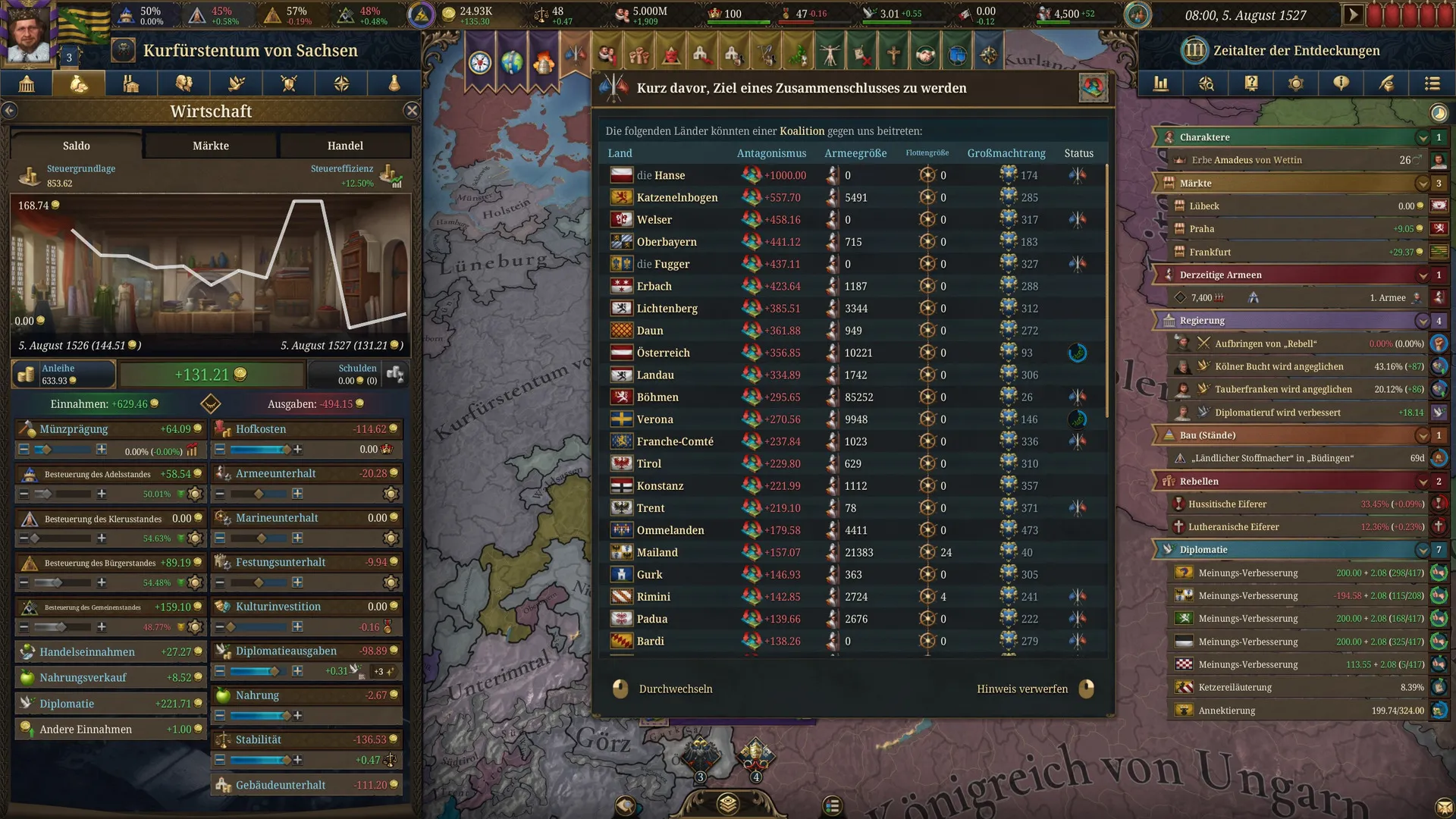The width and height of the screenshot is (1456, 819).
Task: Select Österreich in the coalition list
Action: coord(663,353)
